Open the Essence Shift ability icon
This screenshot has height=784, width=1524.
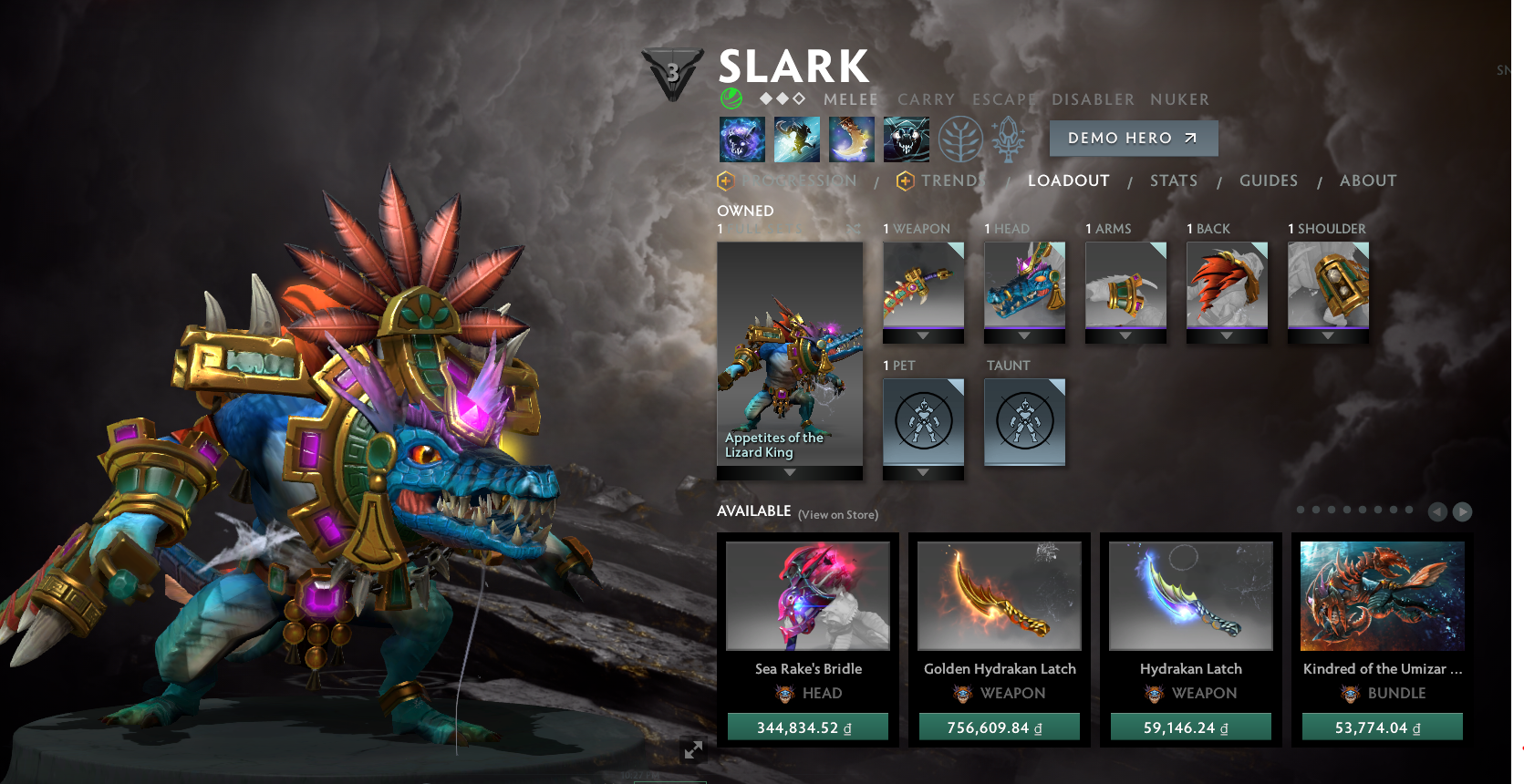click(x=851, y=139)
